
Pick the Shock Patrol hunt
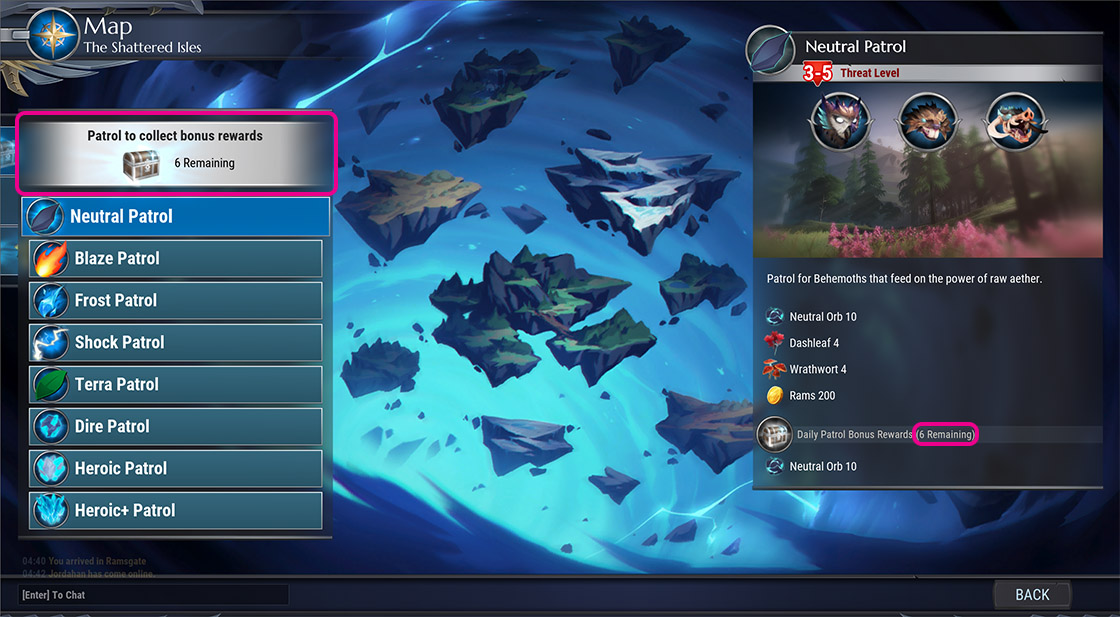pos(176,342)
